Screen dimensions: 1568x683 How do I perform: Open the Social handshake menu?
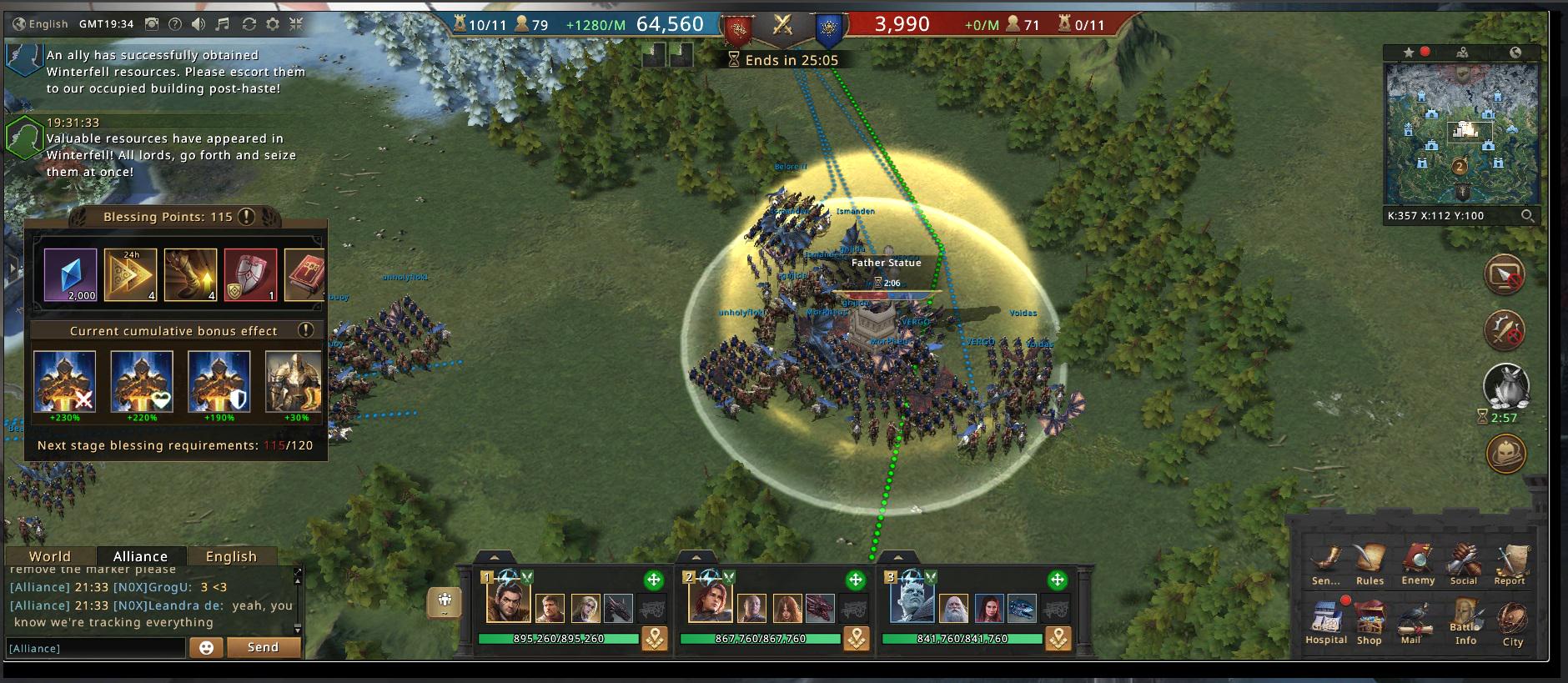tap(1463, 563)
